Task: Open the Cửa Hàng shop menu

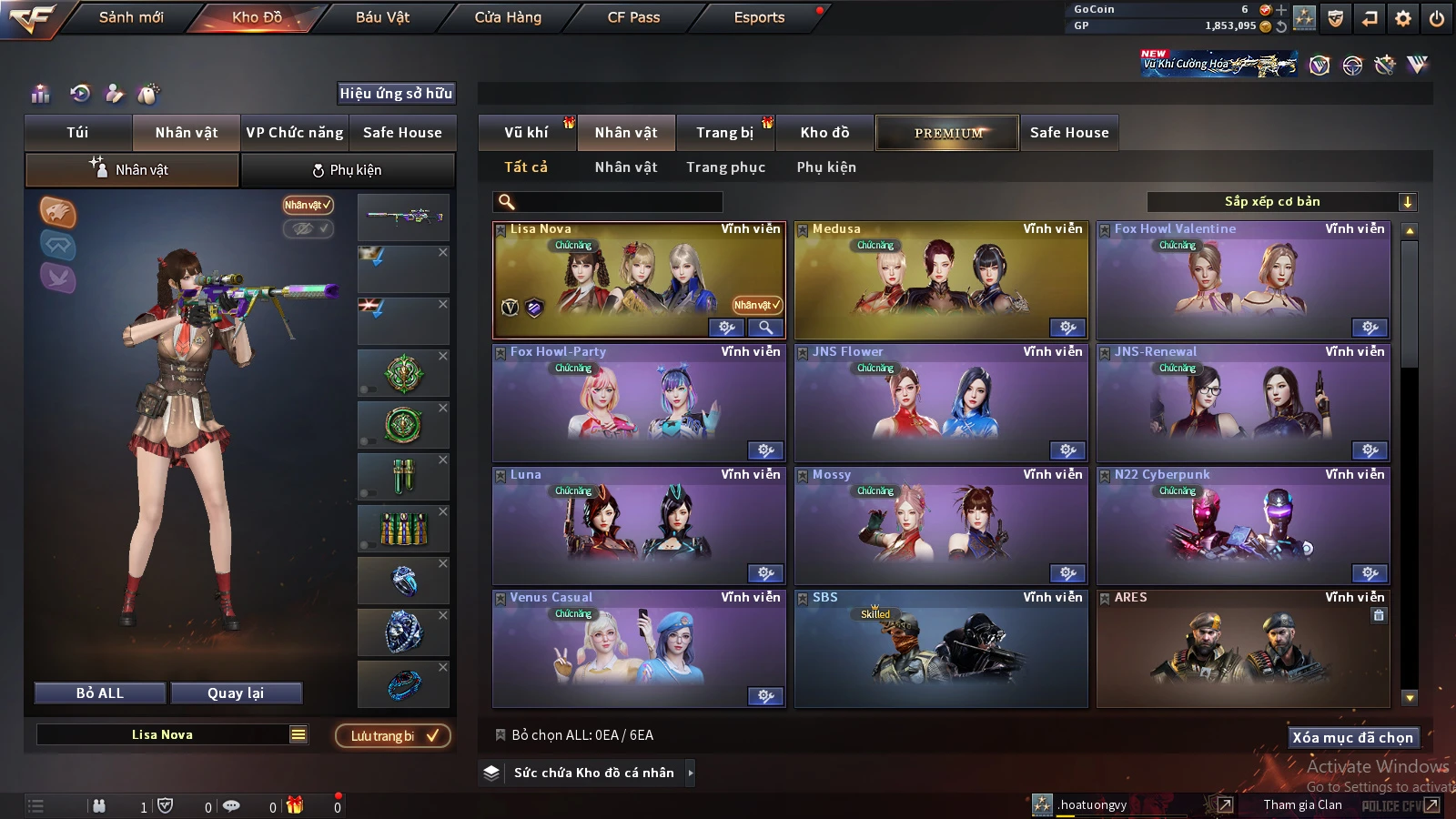Action: 508,17
